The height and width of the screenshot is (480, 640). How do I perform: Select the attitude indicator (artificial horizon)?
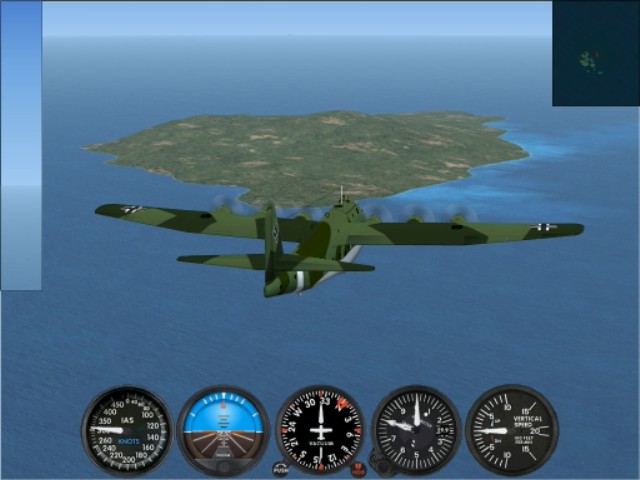pyautogui.click(x=223, y=430)
